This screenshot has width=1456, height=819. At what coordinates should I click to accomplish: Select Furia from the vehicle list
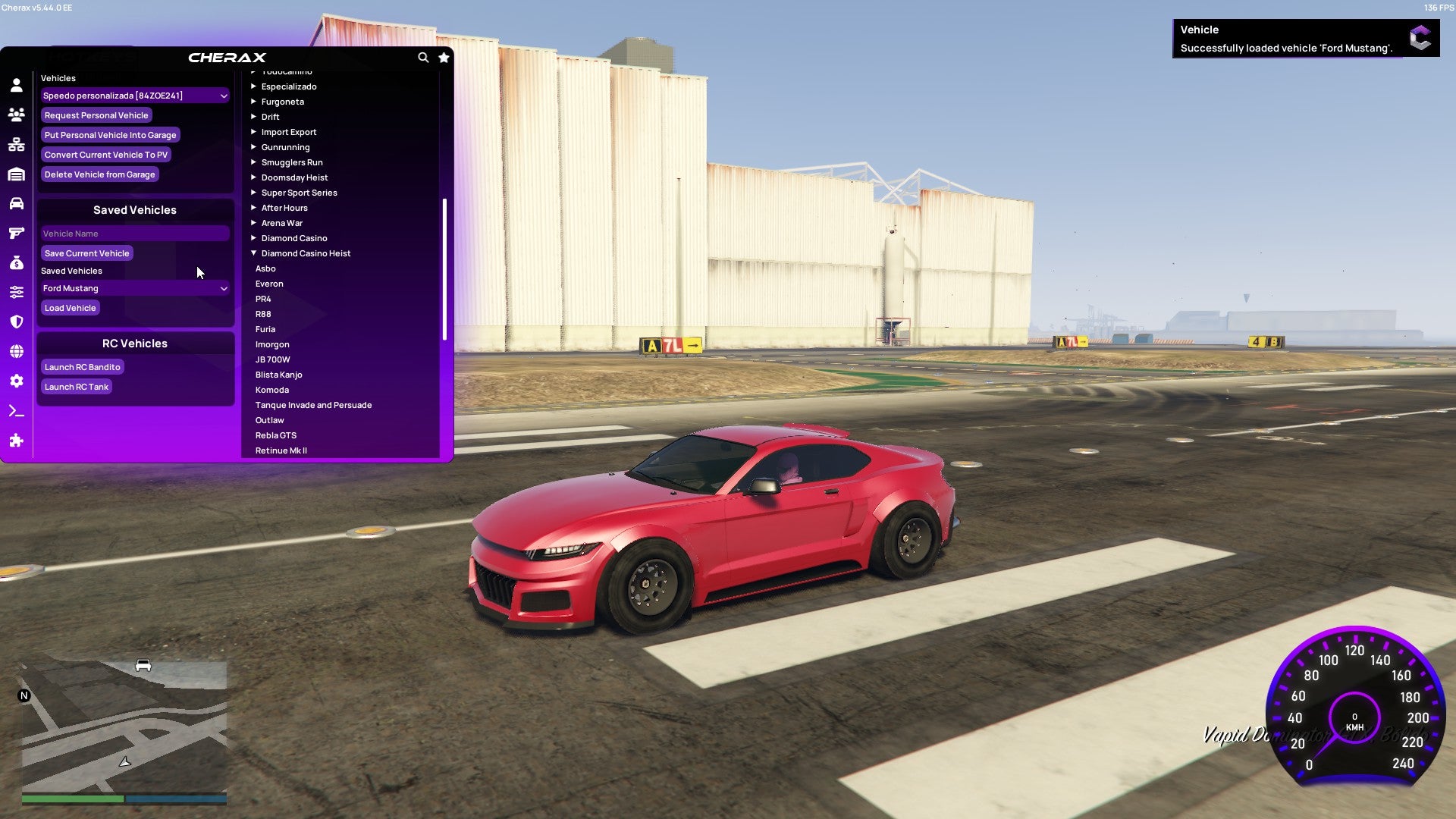pyautogui.click(x=265, y=328)
